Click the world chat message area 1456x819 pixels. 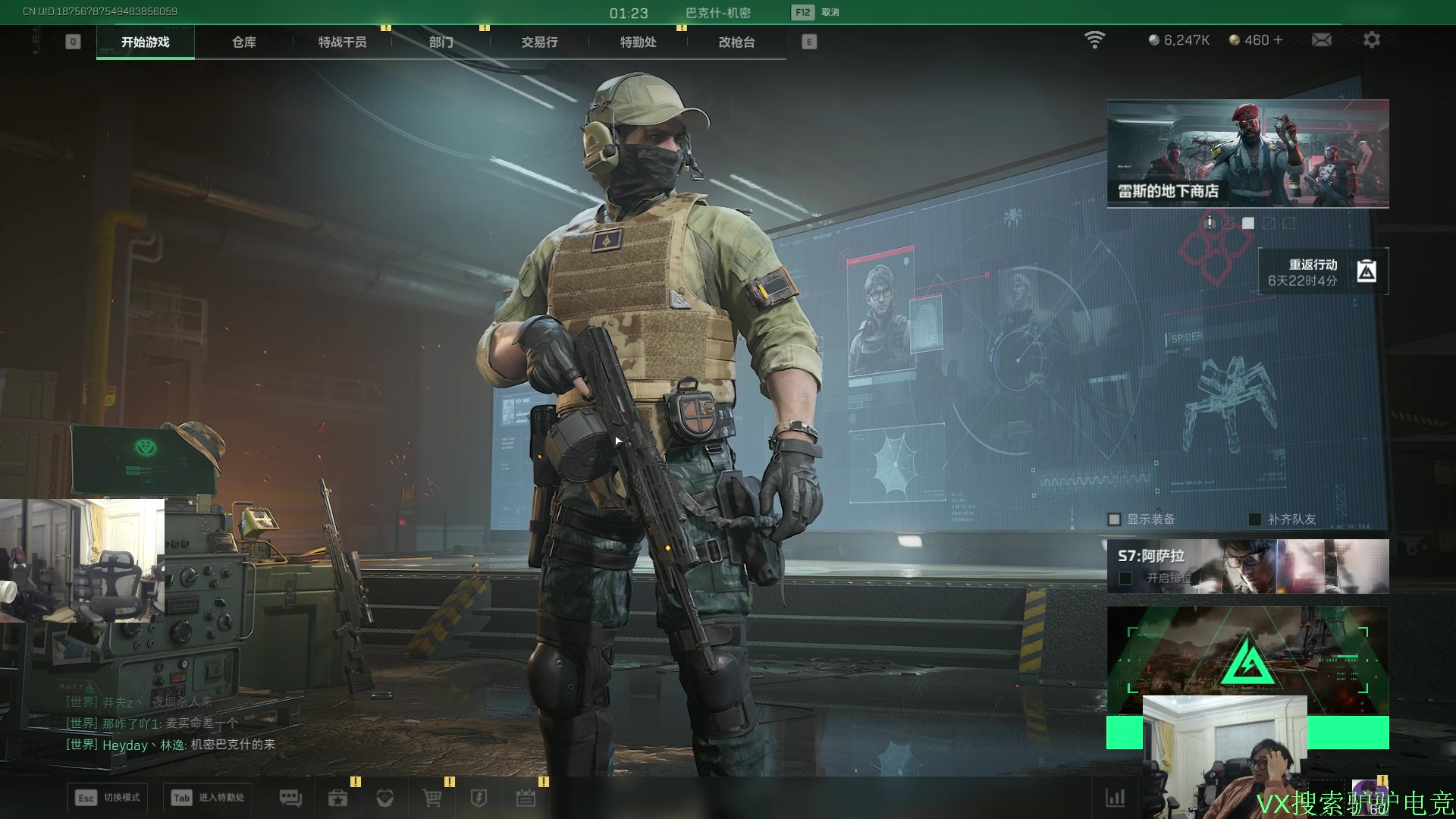coord(171,723)
